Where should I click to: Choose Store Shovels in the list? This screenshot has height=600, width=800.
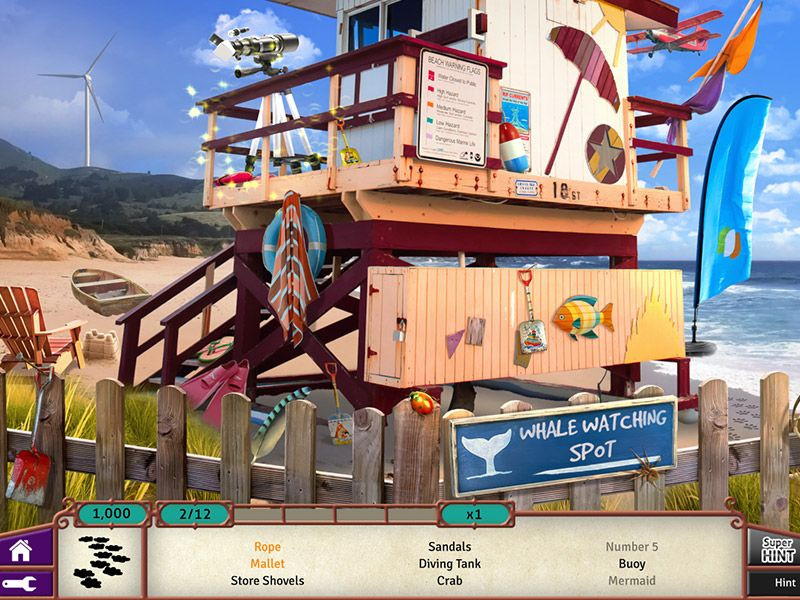[x=267, y=580]
